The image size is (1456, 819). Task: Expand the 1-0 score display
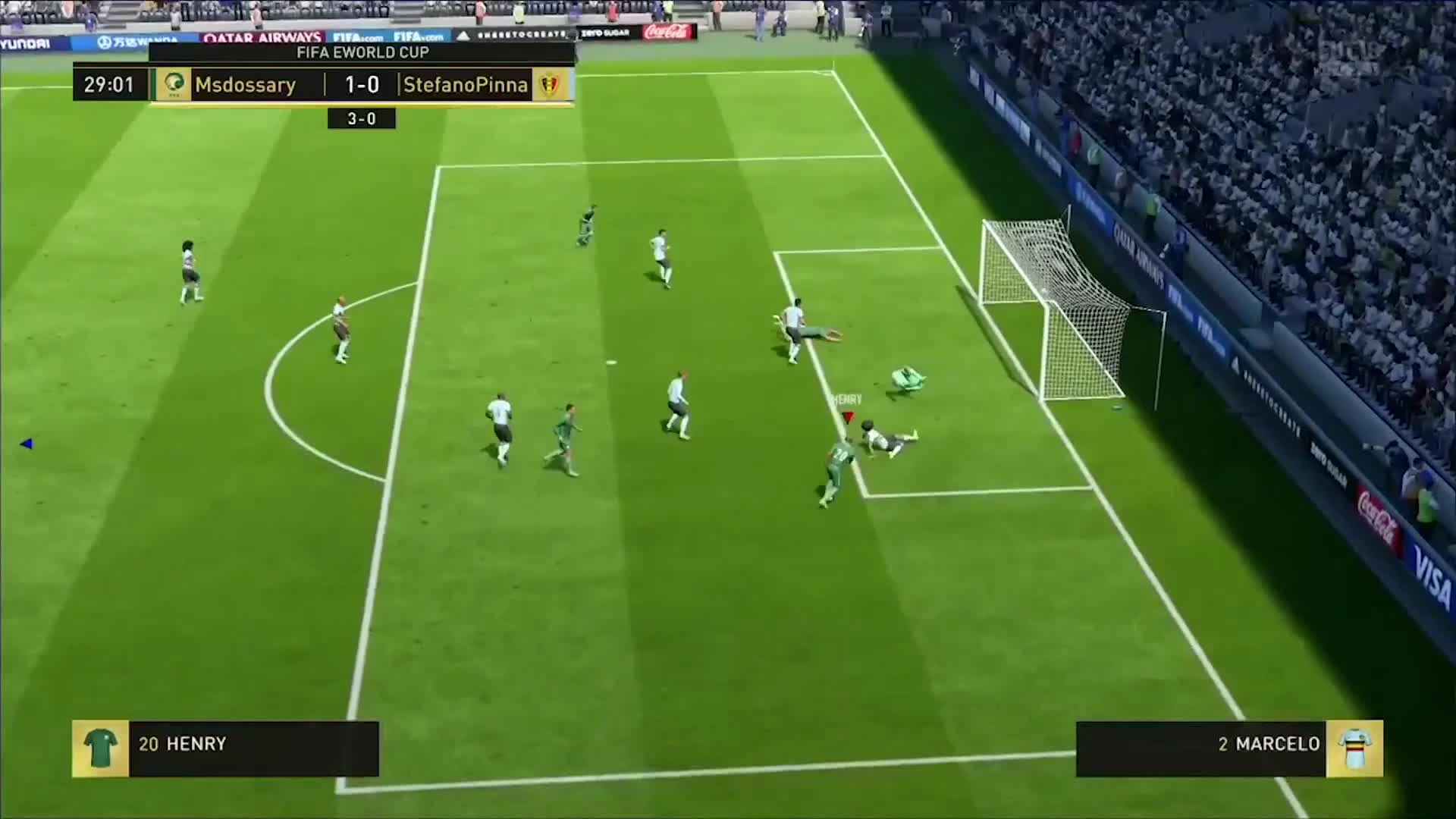(x=362, y=85)
